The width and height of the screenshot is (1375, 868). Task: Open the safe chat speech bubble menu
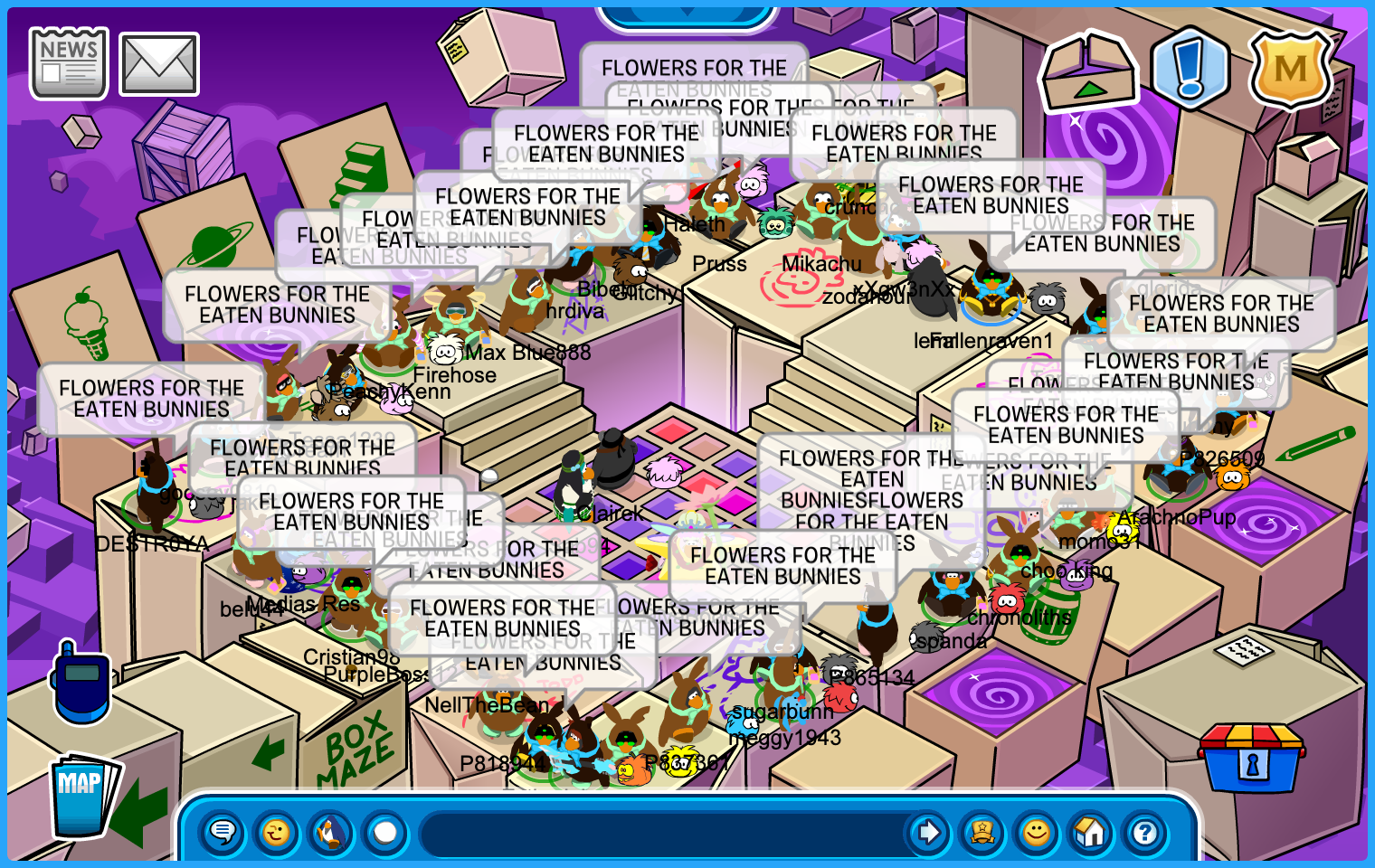point(223,832)
